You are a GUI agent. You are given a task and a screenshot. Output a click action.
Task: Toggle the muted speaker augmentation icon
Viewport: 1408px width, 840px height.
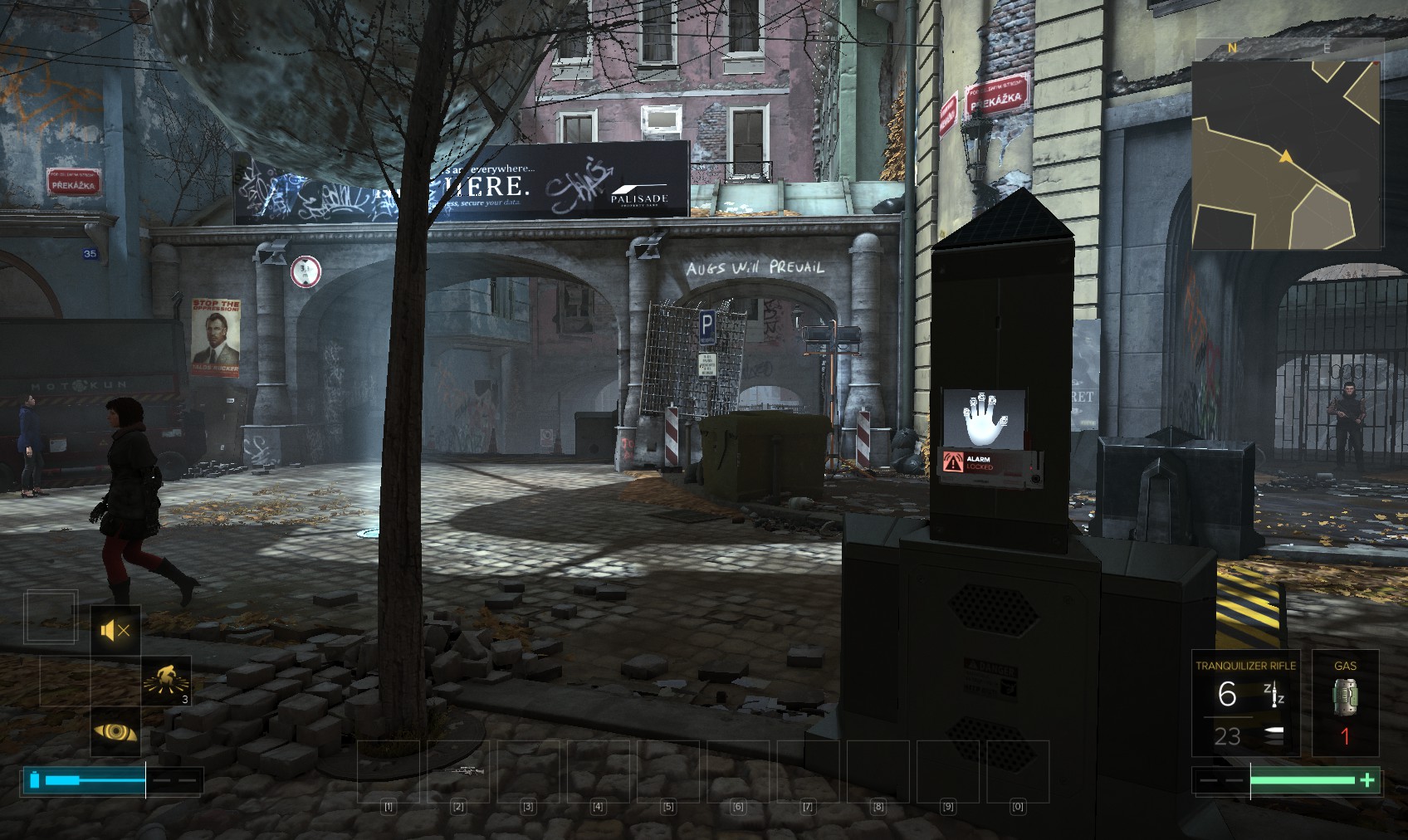(115, 631)
